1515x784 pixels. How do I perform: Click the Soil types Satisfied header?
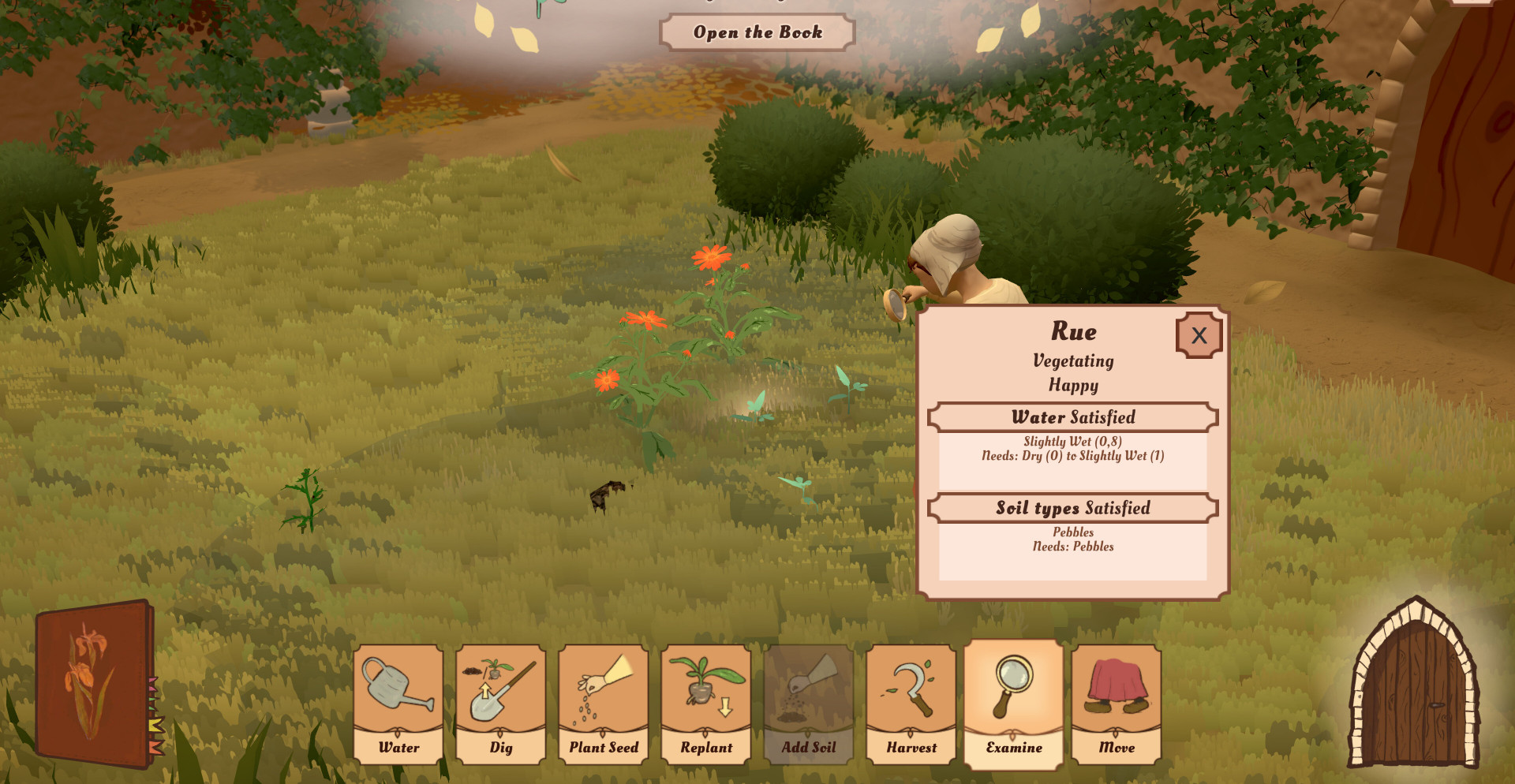pyautogui.click(x=1073, y=508)
